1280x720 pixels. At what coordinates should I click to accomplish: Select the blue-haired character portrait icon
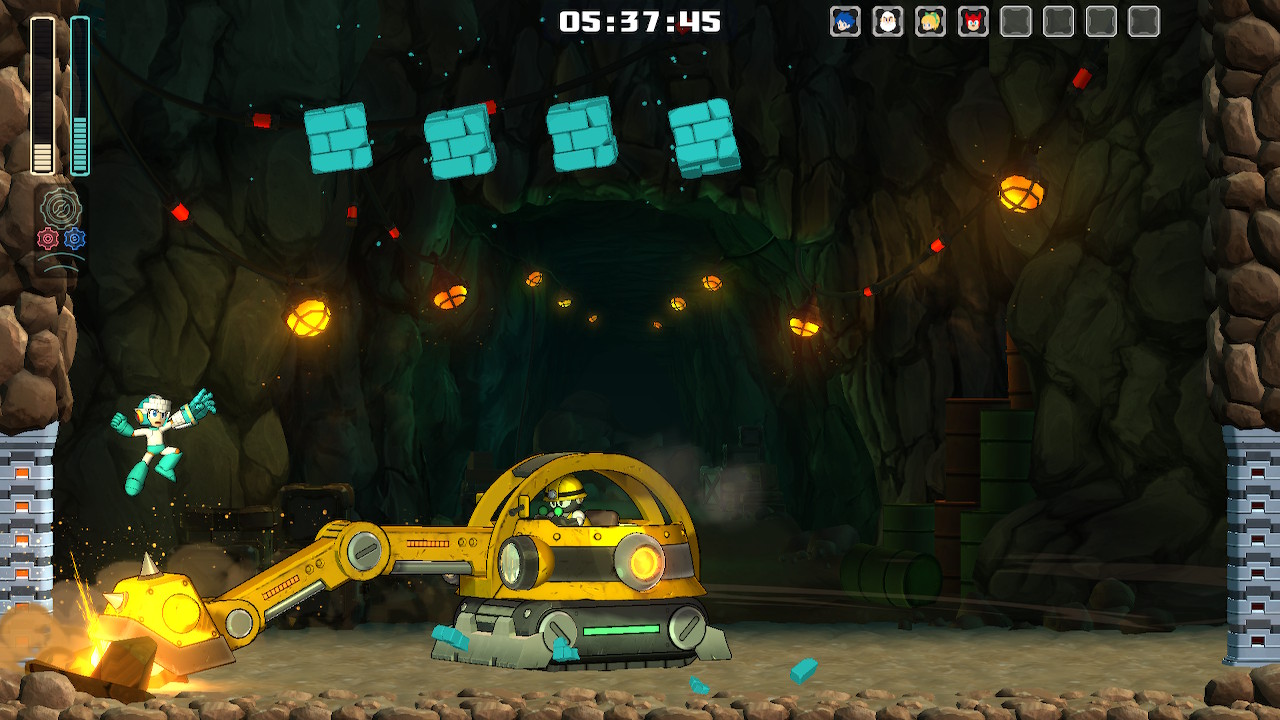[x=845, y=21]
